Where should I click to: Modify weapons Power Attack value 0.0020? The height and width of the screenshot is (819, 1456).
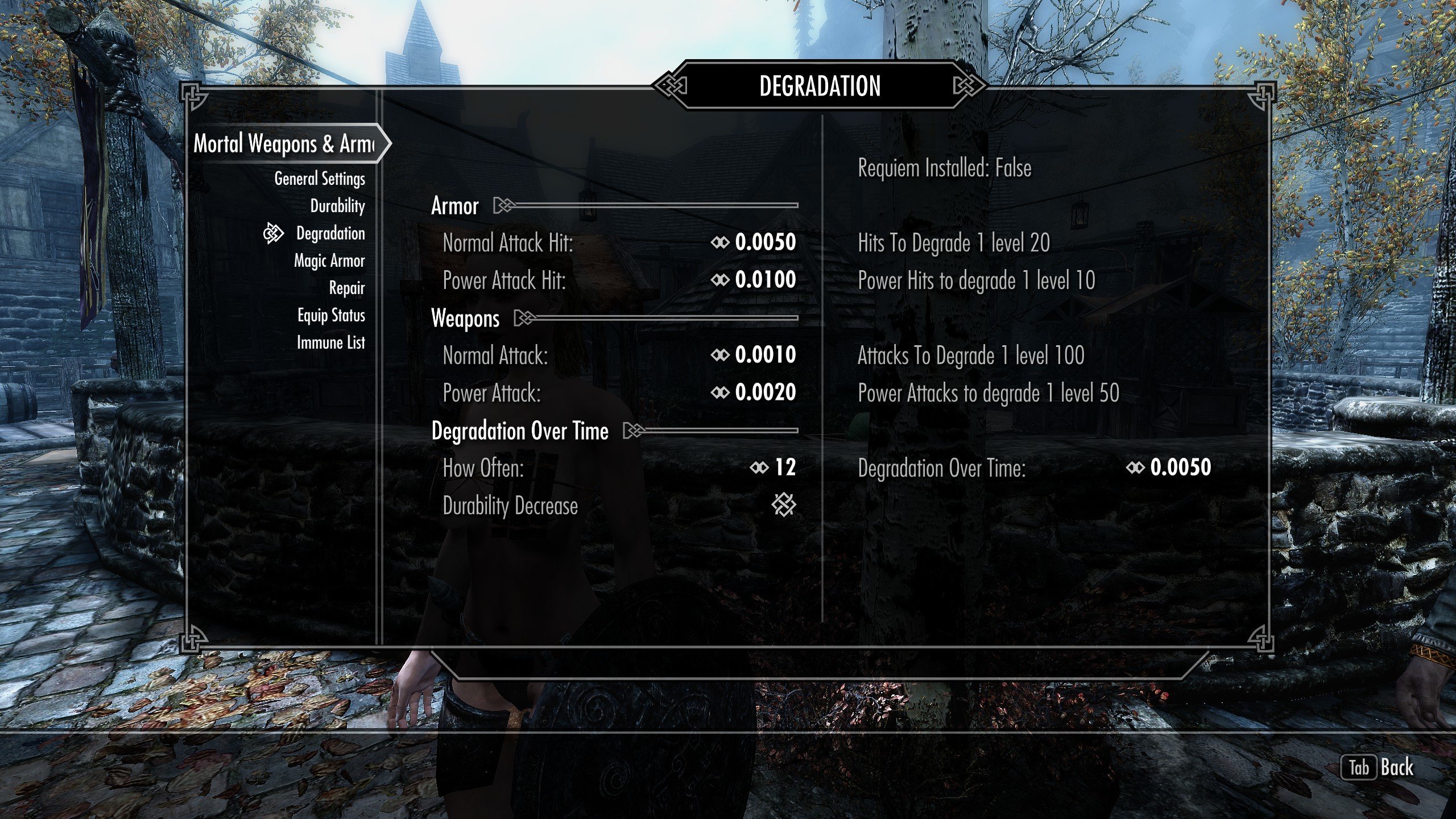tap(764, 392)
